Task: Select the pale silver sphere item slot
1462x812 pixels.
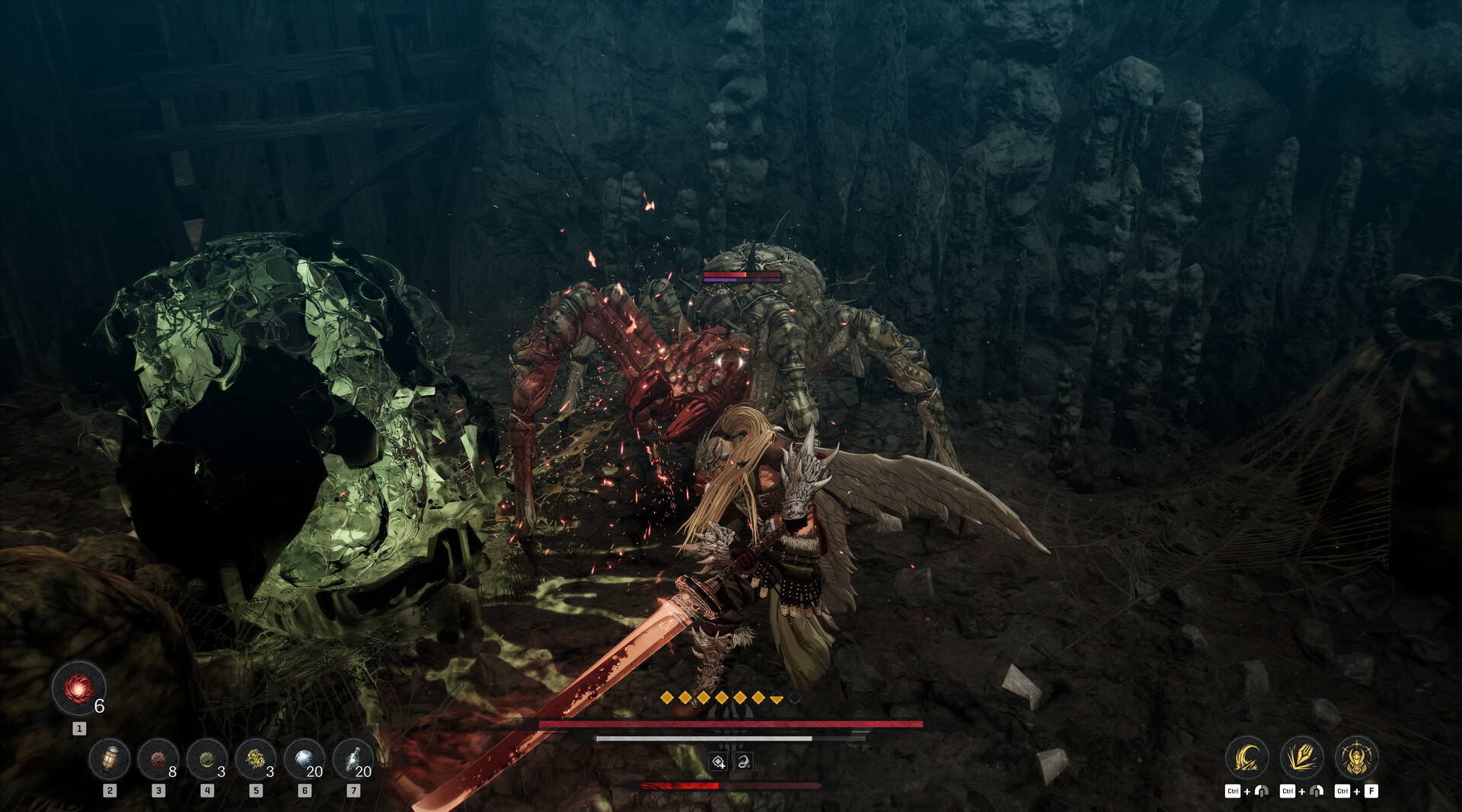Action: (x=305, y=759)
